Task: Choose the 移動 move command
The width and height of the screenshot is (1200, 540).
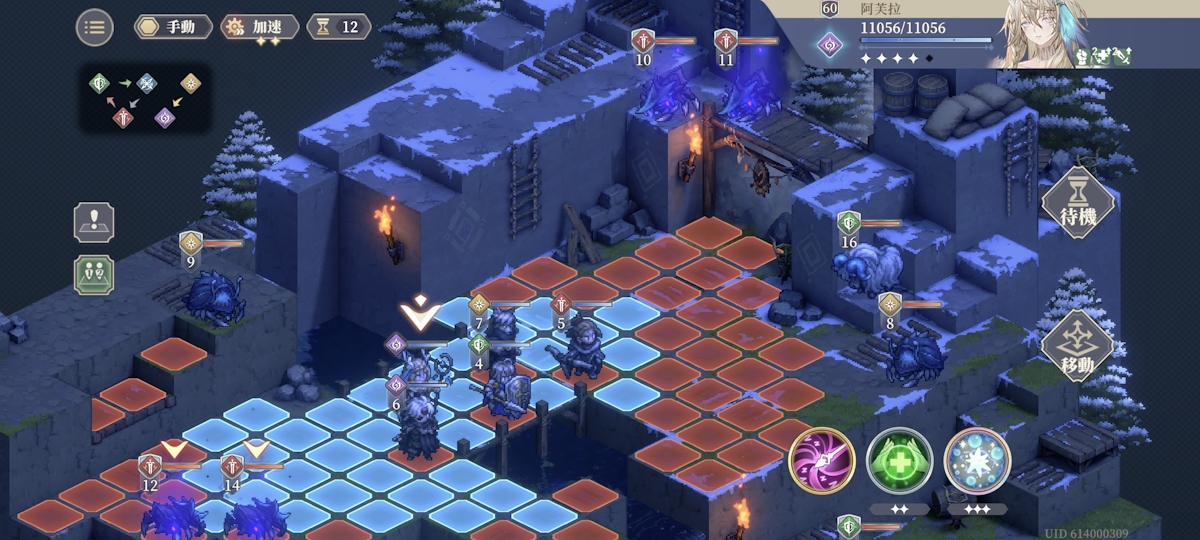Action: [1077, 345]
